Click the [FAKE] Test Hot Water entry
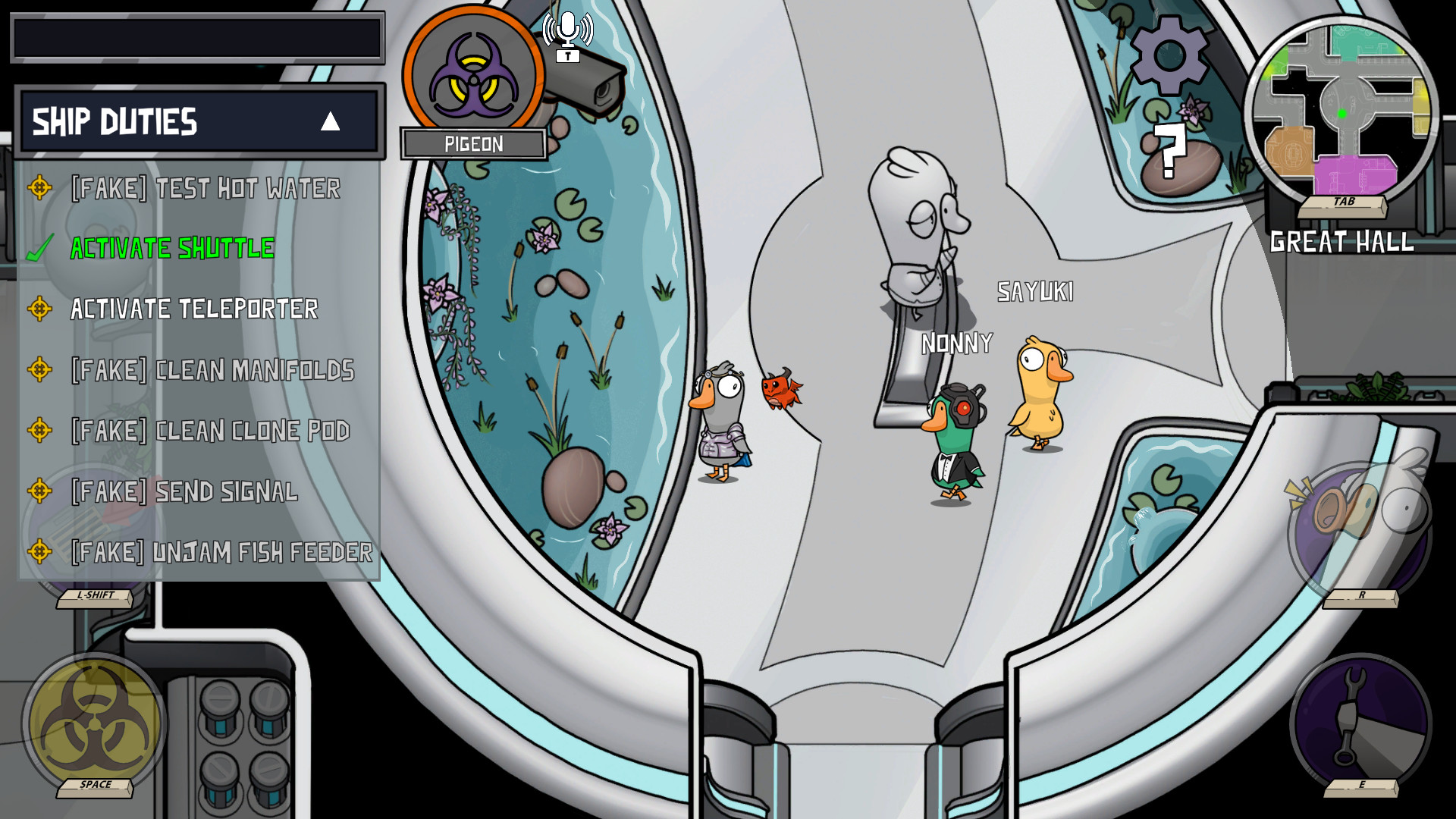Image resolution: width=1456 pixels, height=819 pixels. point(206,189)
